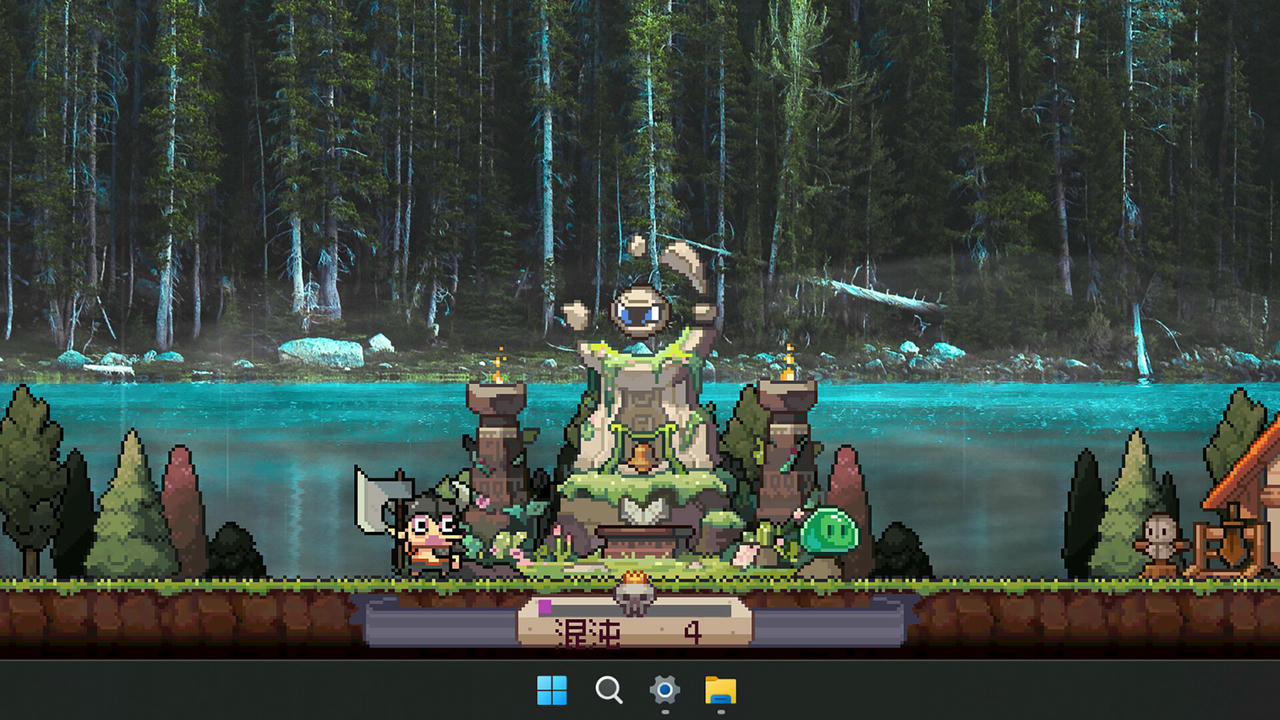The height and width of the screenshot is (720, 1280).
Task: Click the purple square on the chaos bar
Action: coord(545,605)
